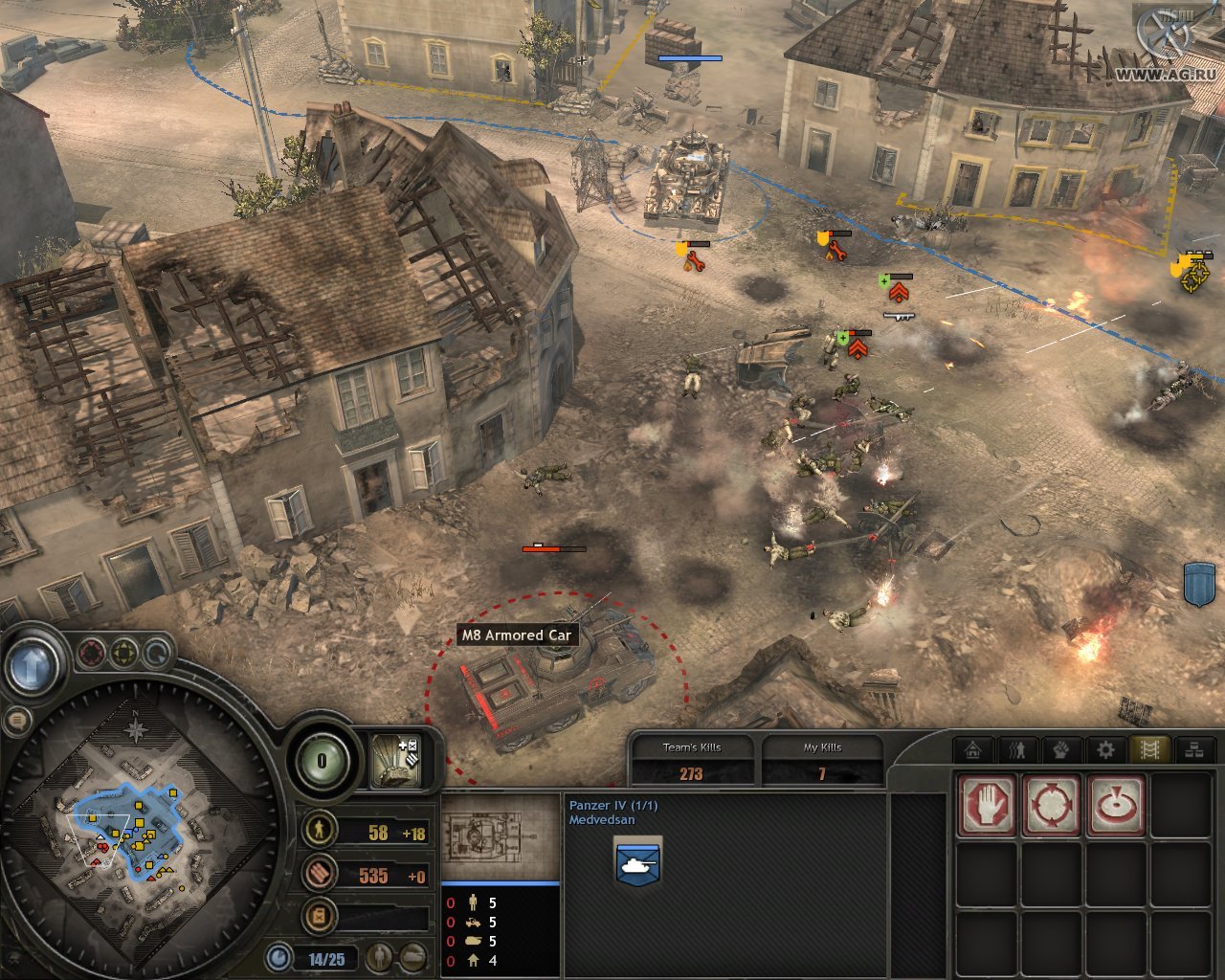Click the Panzer IV blue shield unit portrait
Image resolution: width=1225 pixels, height=980 pixels.
(636, 861)
